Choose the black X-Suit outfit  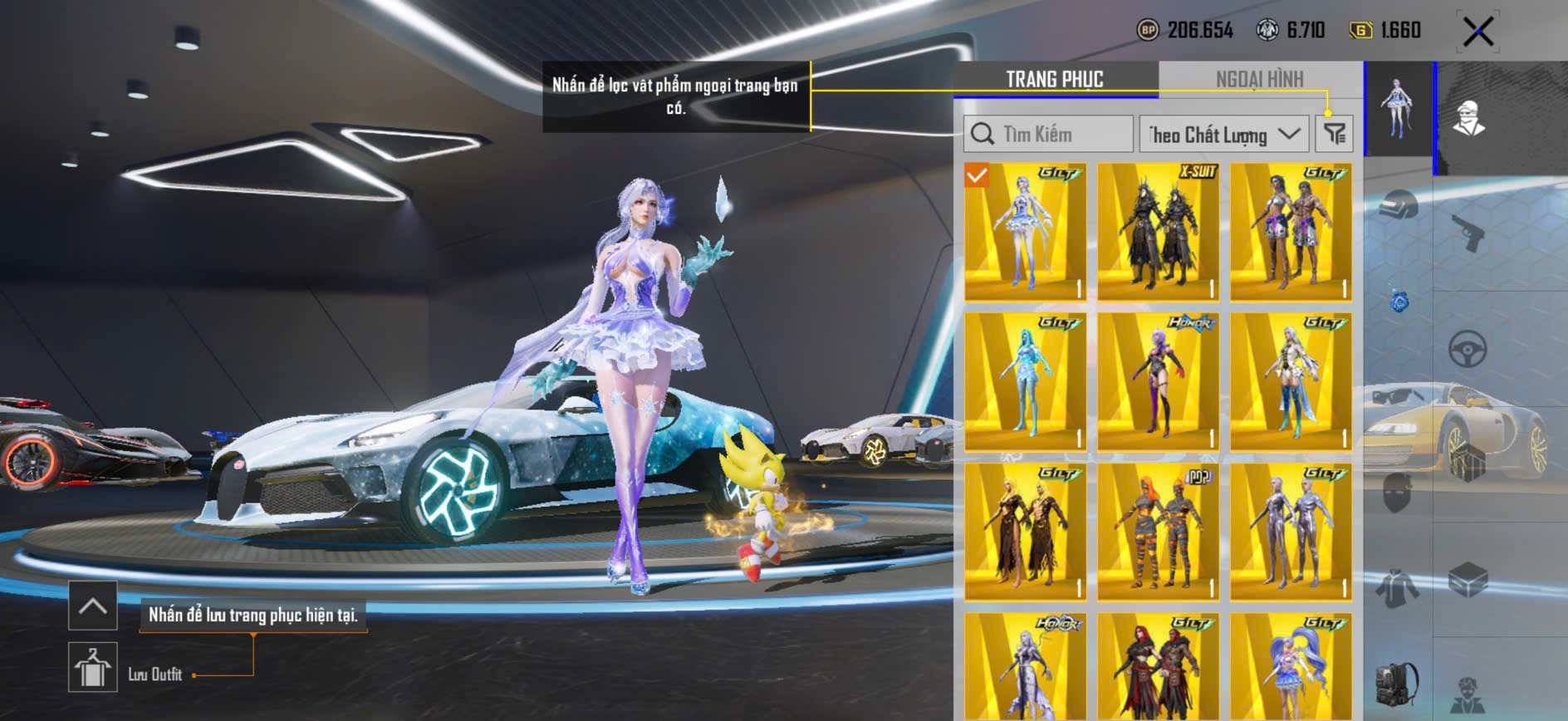pyautogui.click(x=1158, y=231)
